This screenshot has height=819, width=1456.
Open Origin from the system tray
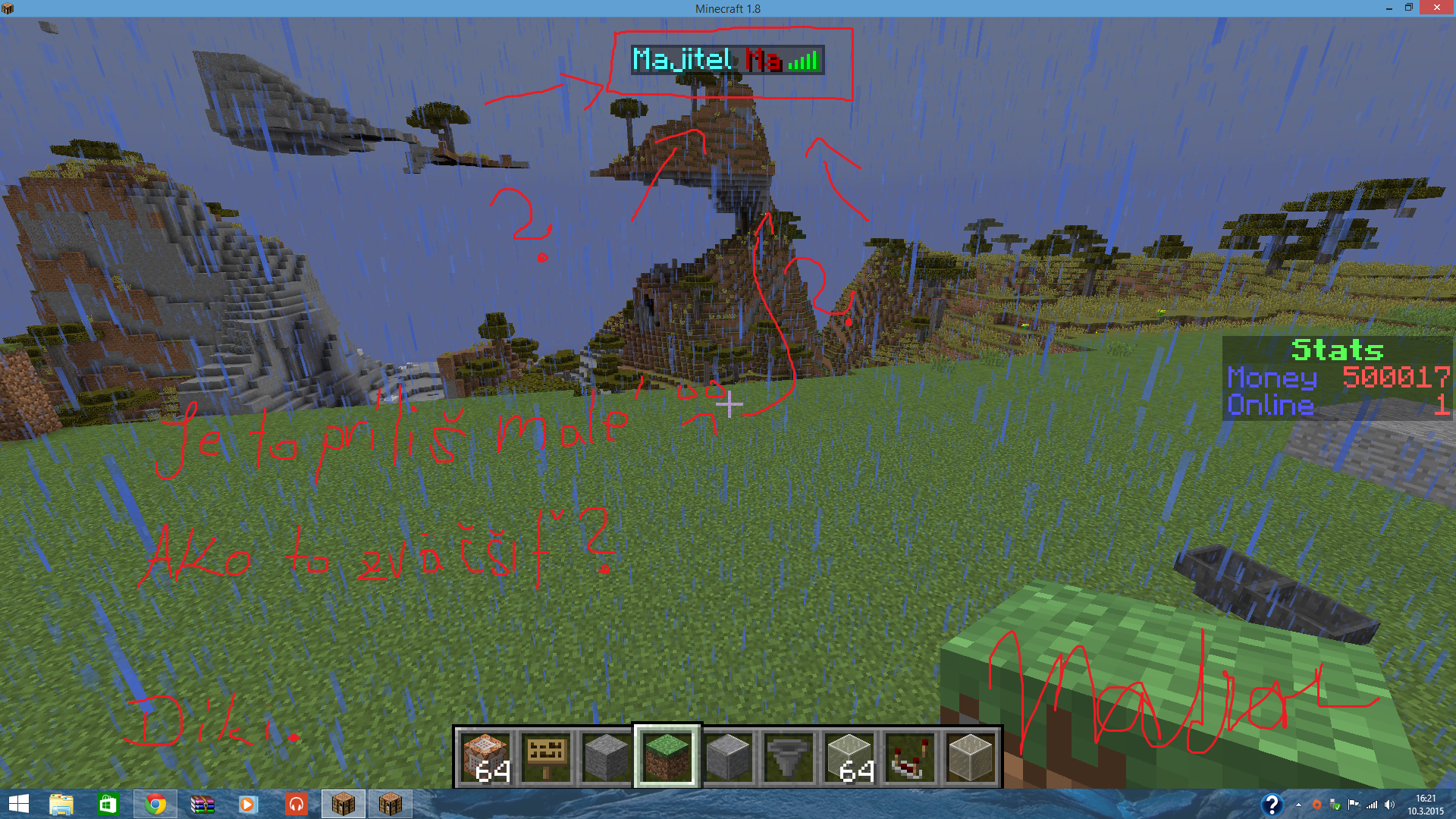pyautogui.click(x=1316, y=805)
